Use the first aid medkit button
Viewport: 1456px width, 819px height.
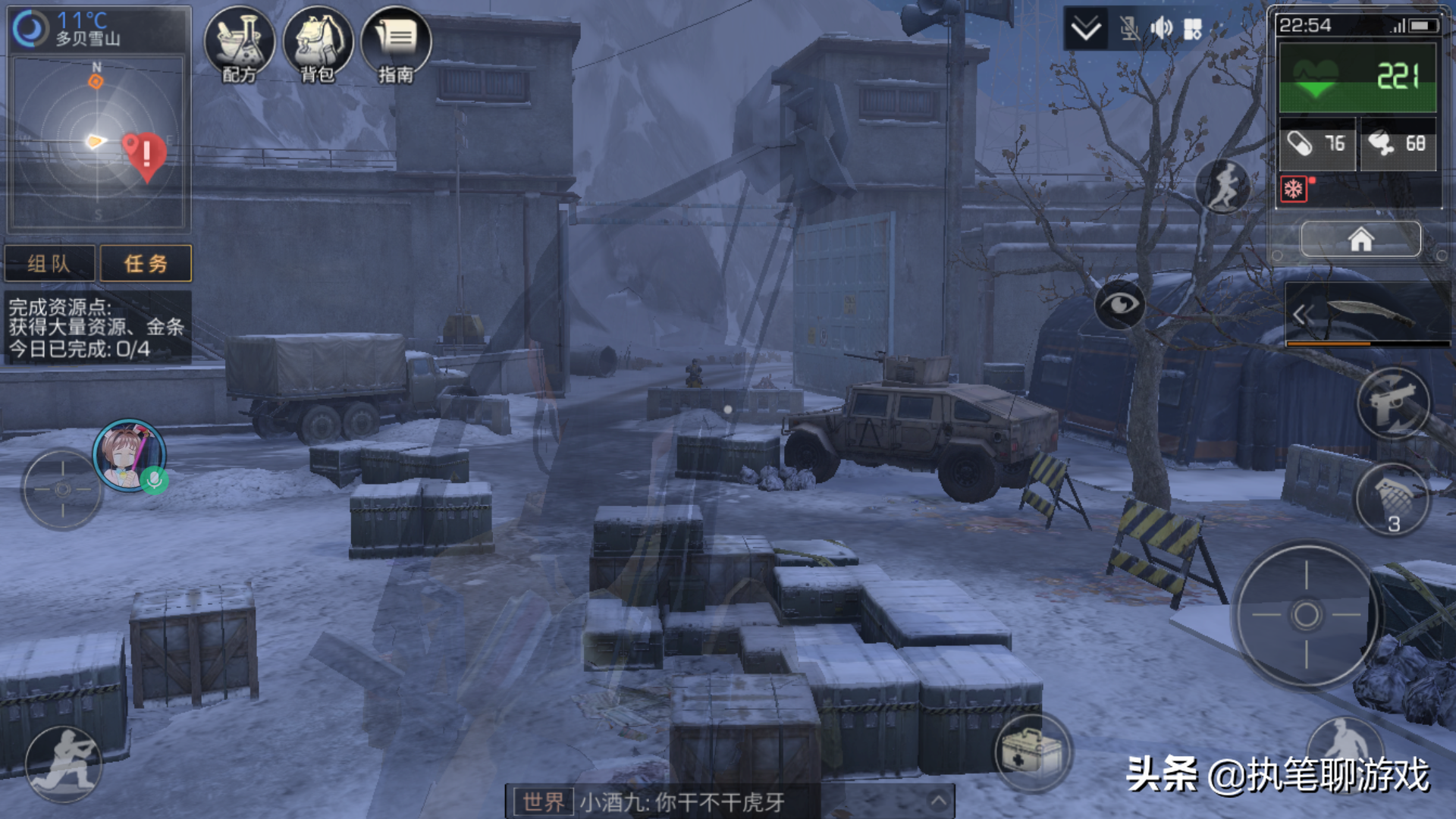click(x=1032, y=752)
